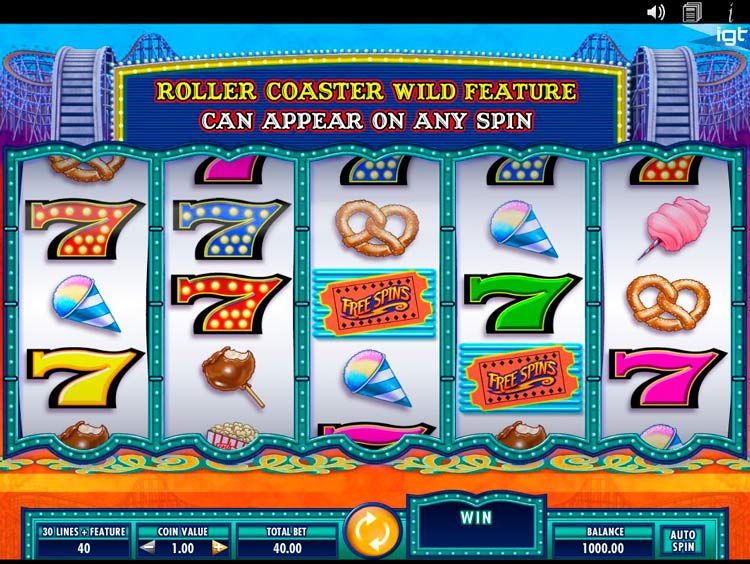Increase the coin value
Screen dimensions: 750x564
point(219,547)
